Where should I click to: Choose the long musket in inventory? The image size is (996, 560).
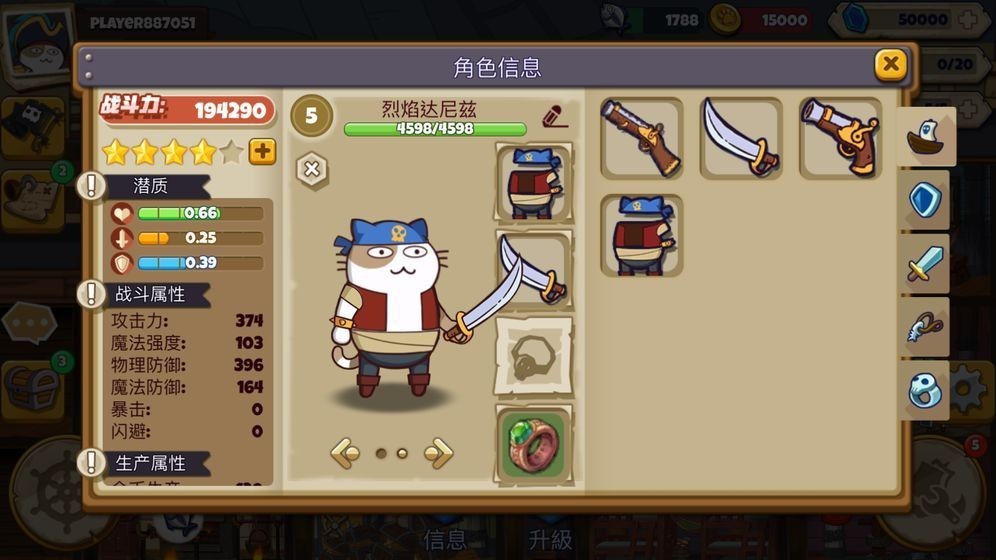point(641,138)
